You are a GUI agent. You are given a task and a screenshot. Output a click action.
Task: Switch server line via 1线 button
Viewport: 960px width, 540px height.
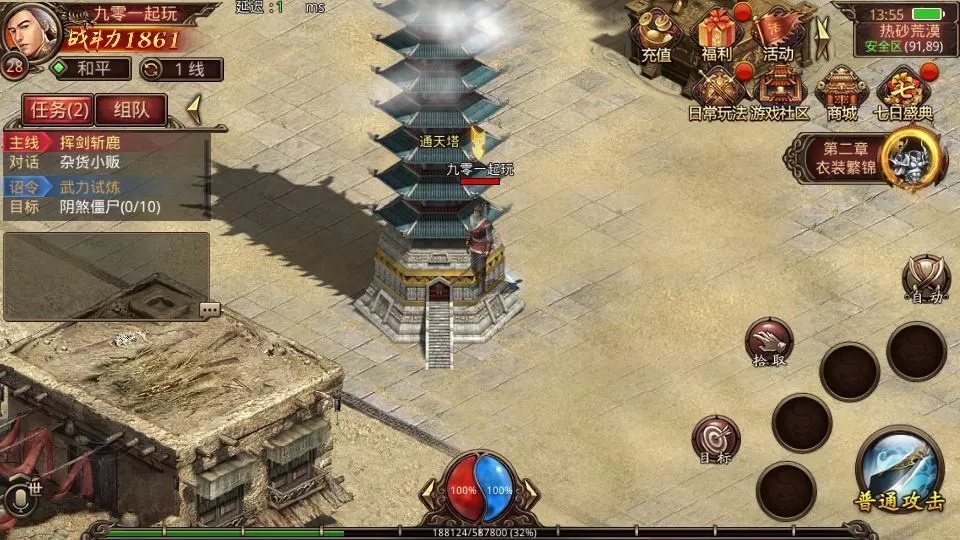pyautogui.click(x=181, y=69)
